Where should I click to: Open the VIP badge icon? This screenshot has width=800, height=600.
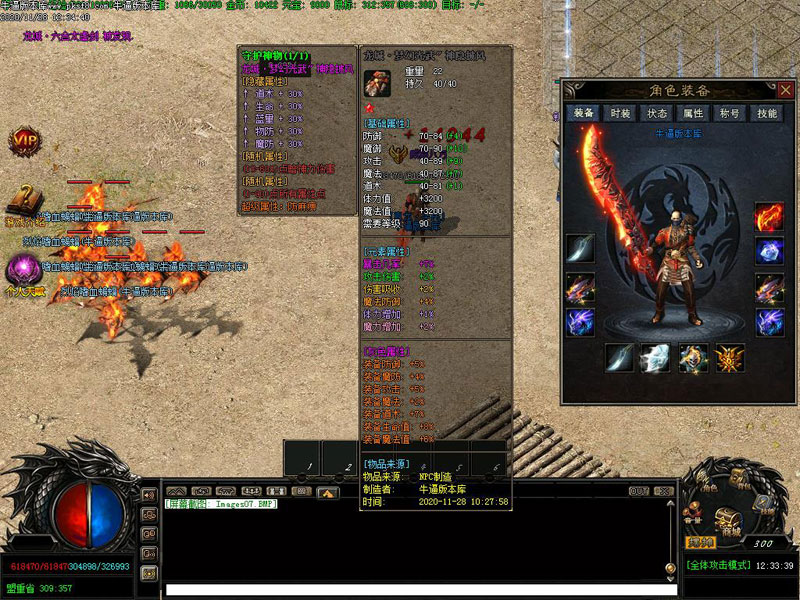(24, 141)
